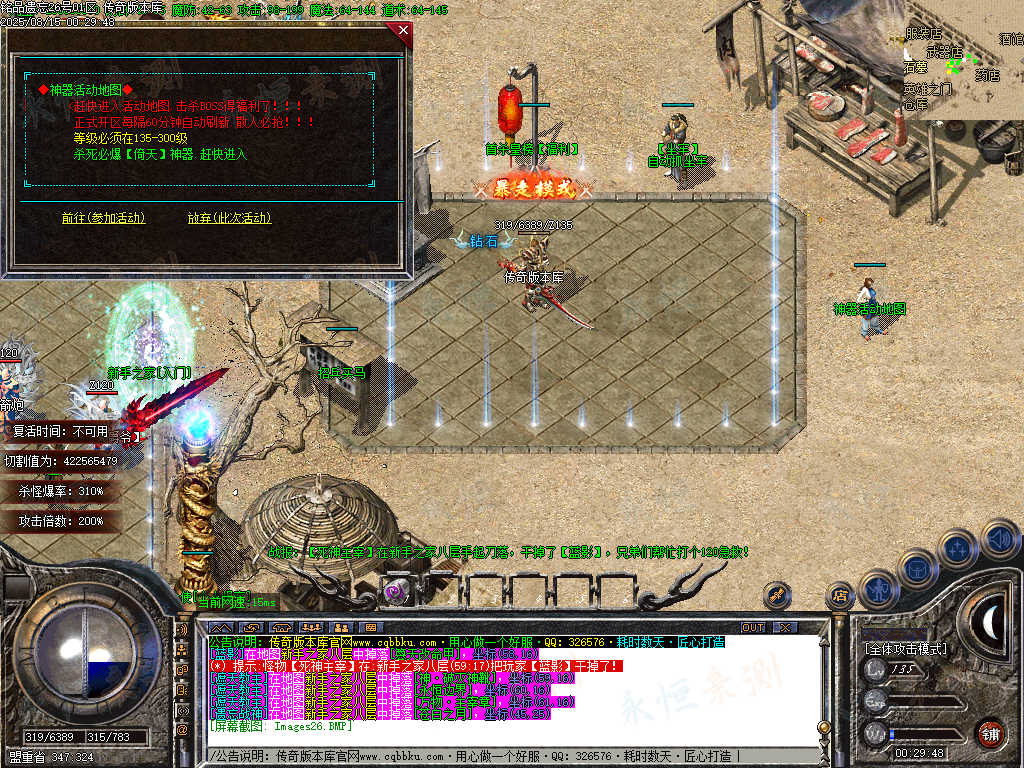Screen dimensions: 1024x768
Task: Choose 放弃(此次活动) to decline the event
Action: click(229, 218)
